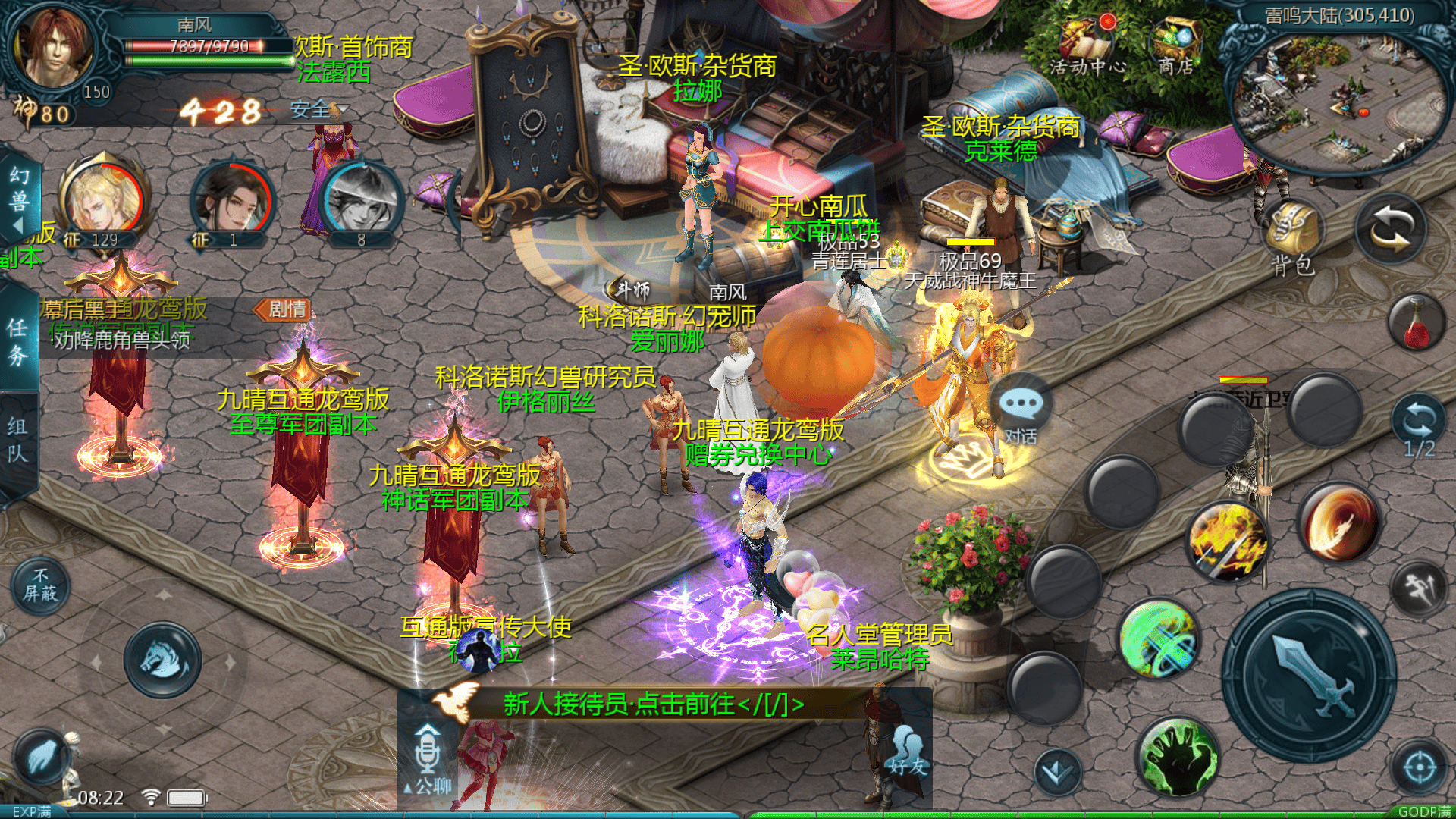Open the 好友 friends list

907,752
